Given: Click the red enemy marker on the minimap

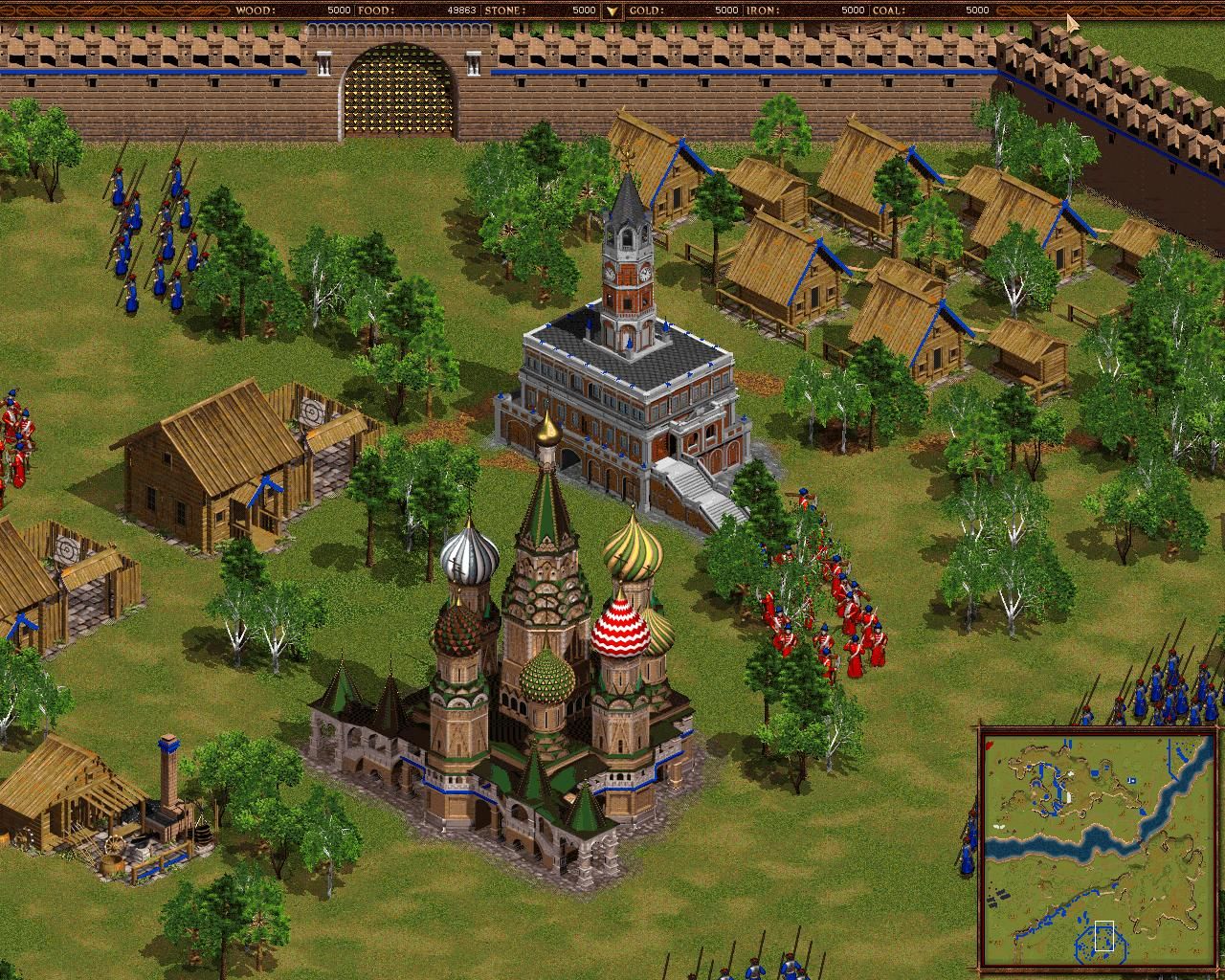Looking at the screenshot, I should pyautogui.click(x=990, y=744).
